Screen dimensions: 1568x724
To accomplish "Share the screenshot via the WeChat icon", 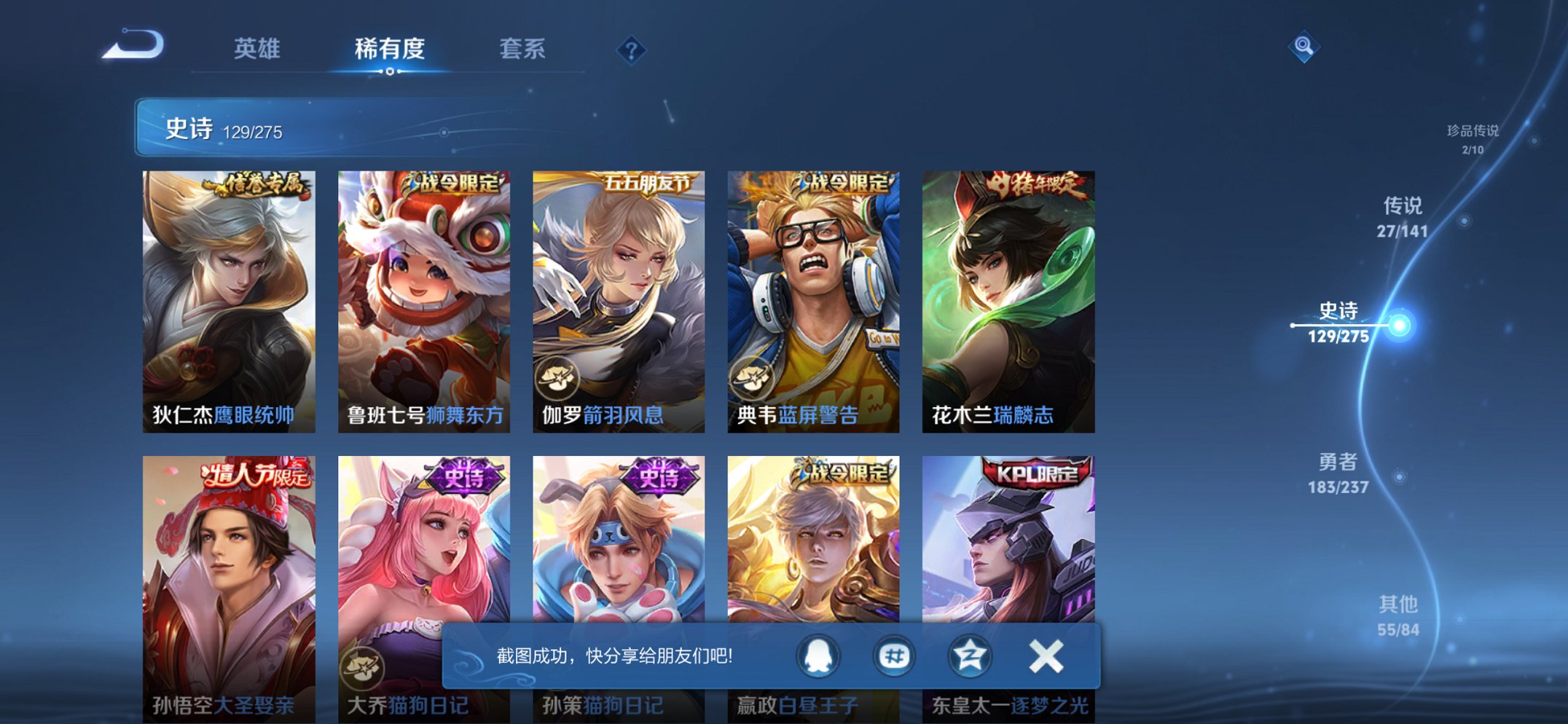I will point(896,656).
